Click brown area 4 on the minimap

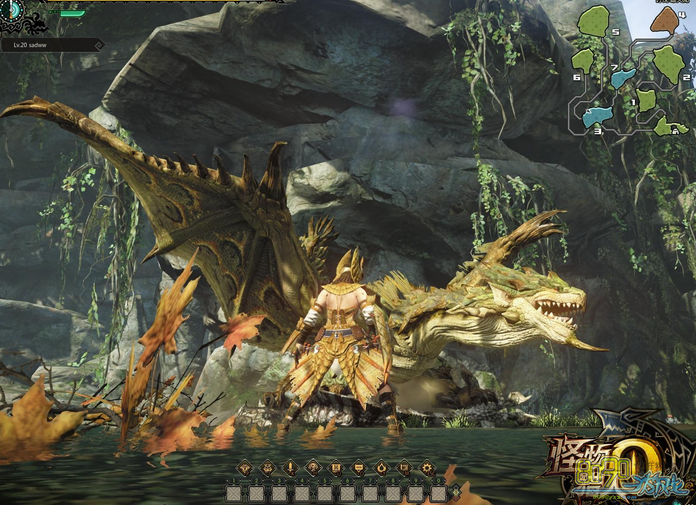[x=665, y=21]
